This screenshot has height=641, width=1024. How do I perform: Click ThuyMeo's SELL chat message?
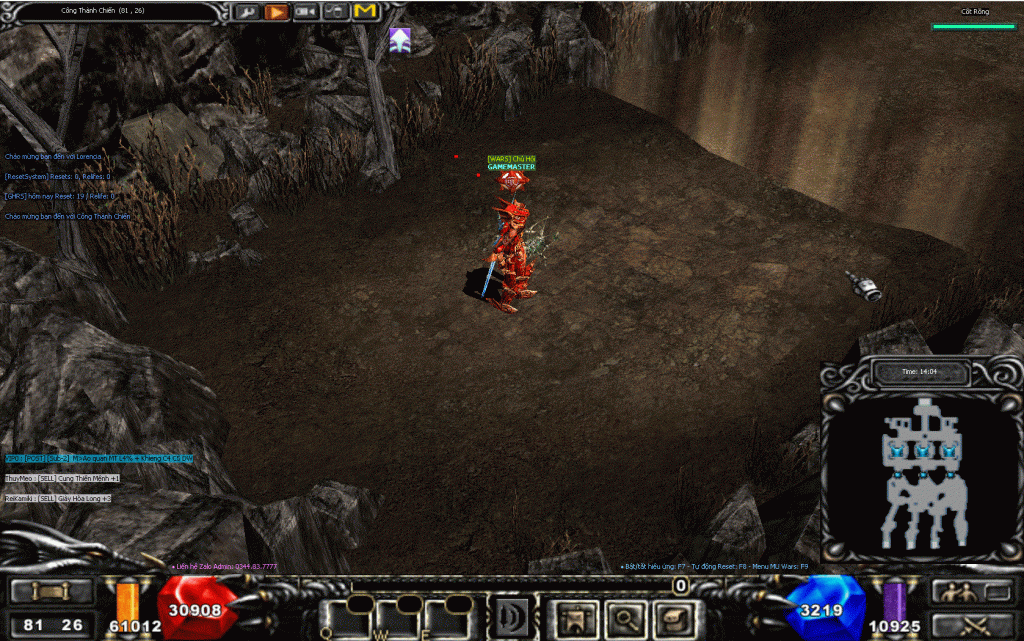[62, 478]
